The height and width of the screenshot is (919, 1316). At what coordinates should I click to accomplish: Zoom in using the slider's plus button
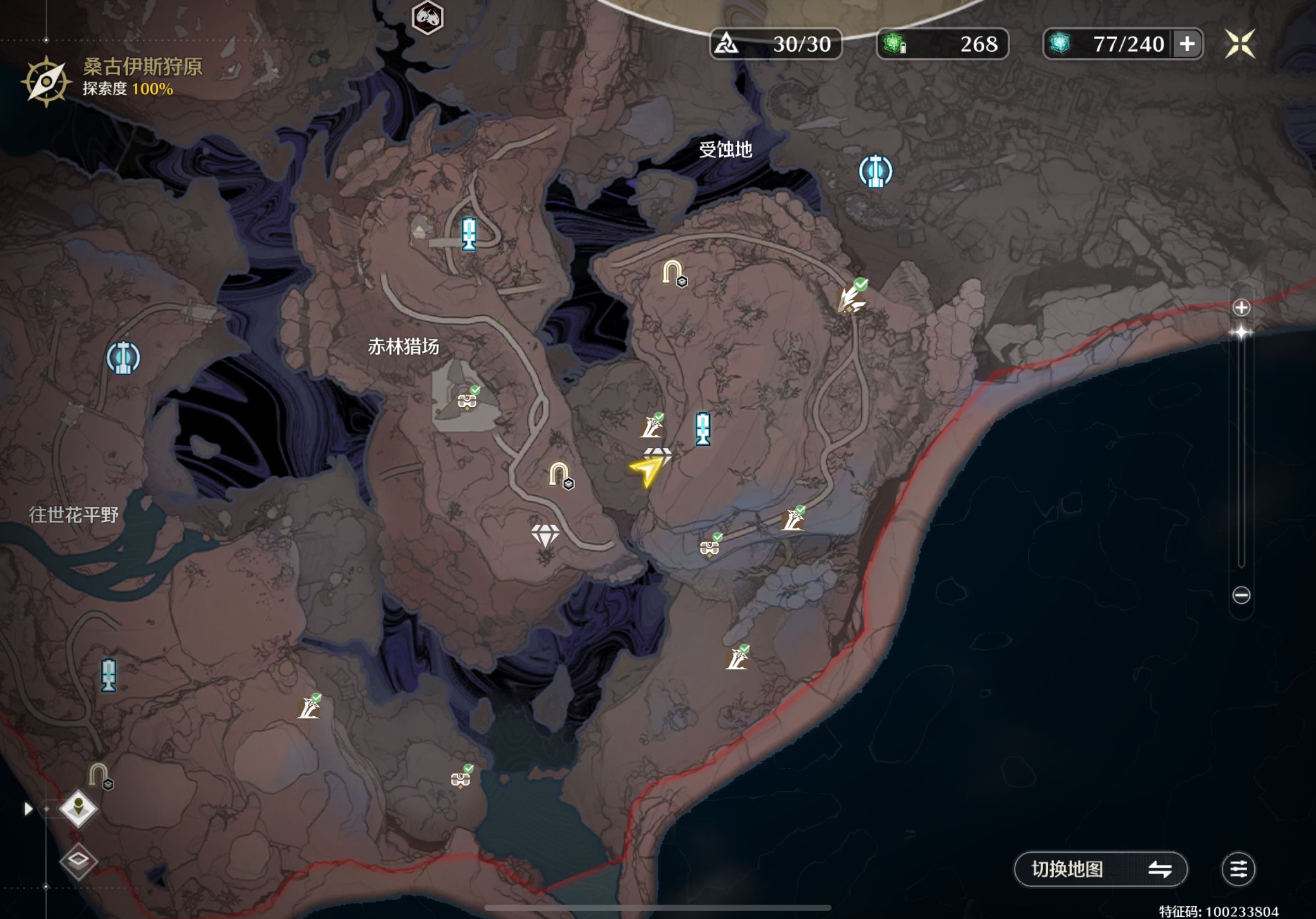(x=1241, y=307)
